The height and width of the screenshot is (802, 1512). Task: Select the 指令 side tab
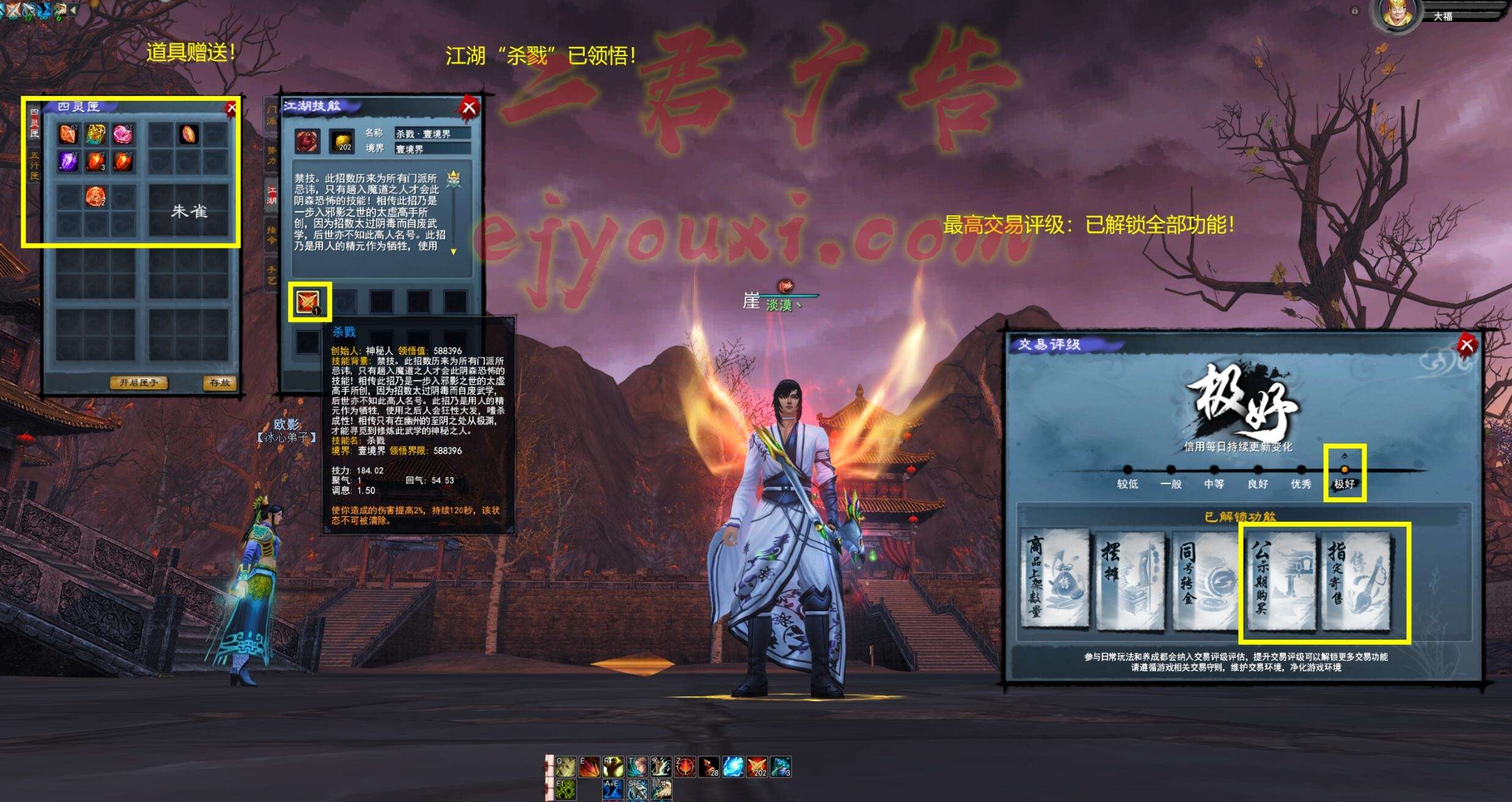click(x=271, y=234)
